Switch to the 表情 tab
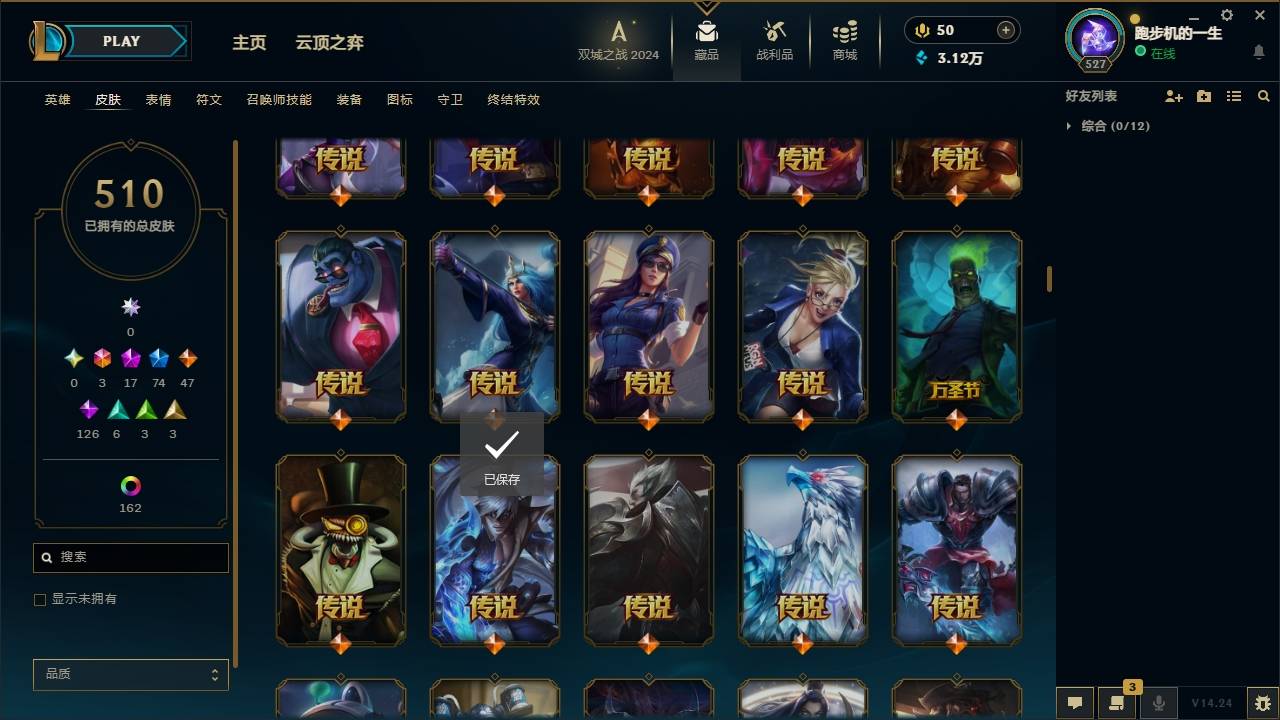 (x=160, y=100)
